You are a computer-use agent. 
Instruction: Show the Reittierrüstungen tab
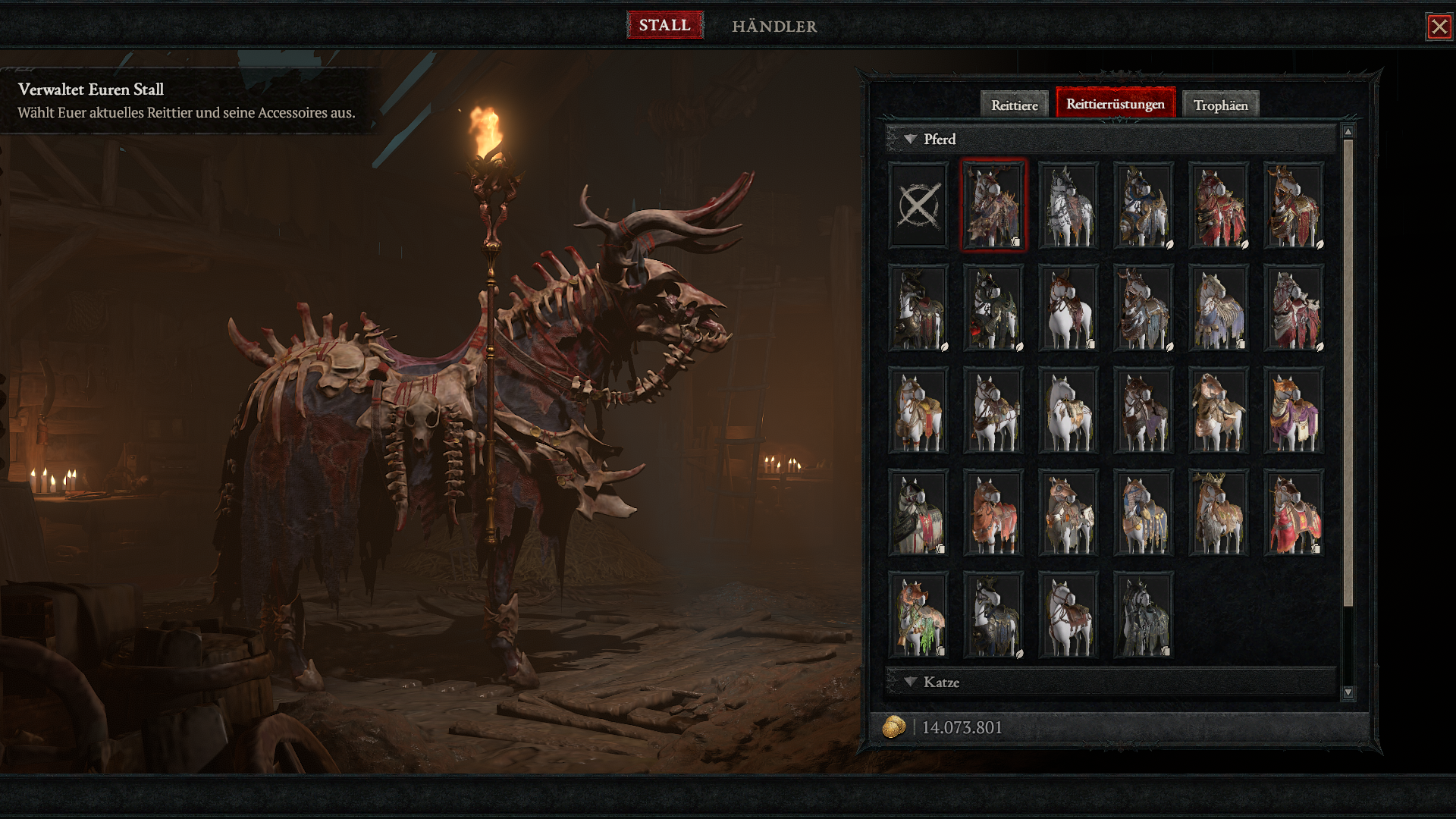coord(1115,104)
